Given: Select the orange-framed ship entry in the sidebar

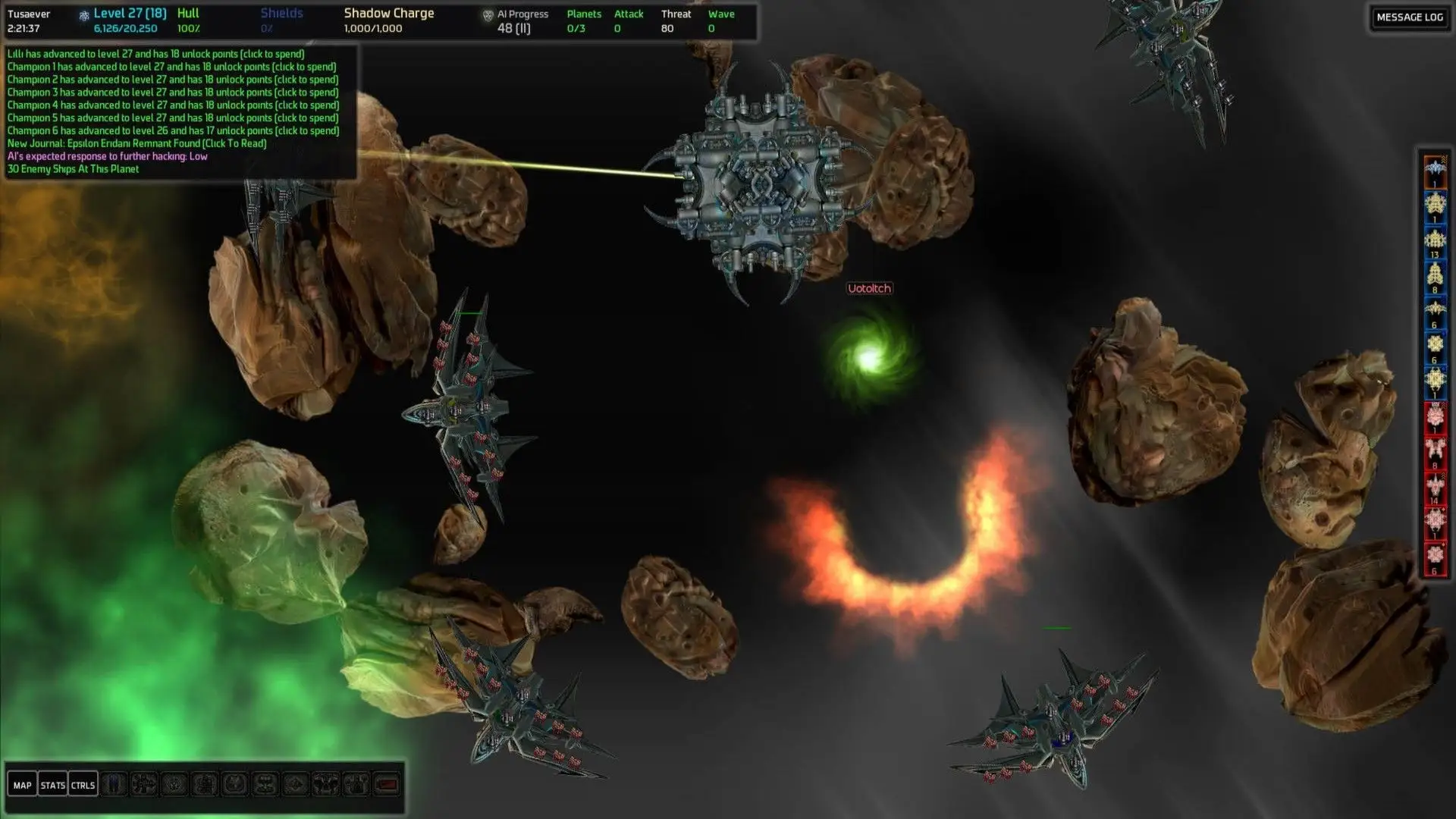Looking at the screenshot, I should tap(1434, 171).
